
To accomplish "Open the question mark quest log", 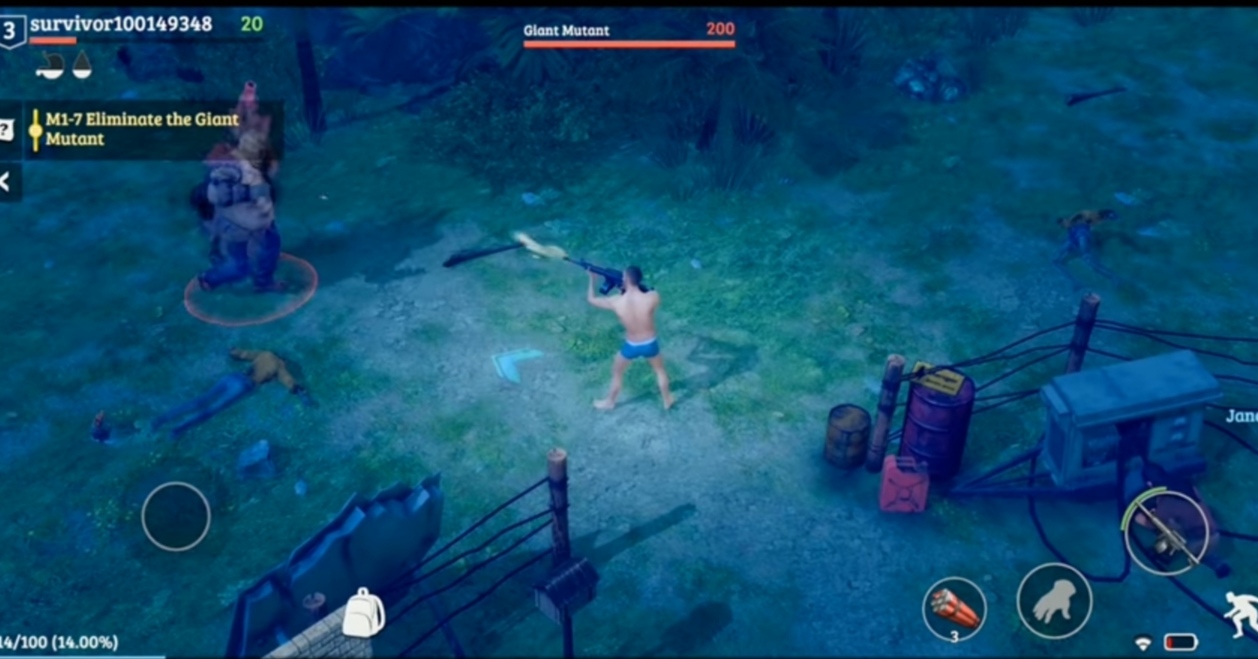I will point(7,128).
